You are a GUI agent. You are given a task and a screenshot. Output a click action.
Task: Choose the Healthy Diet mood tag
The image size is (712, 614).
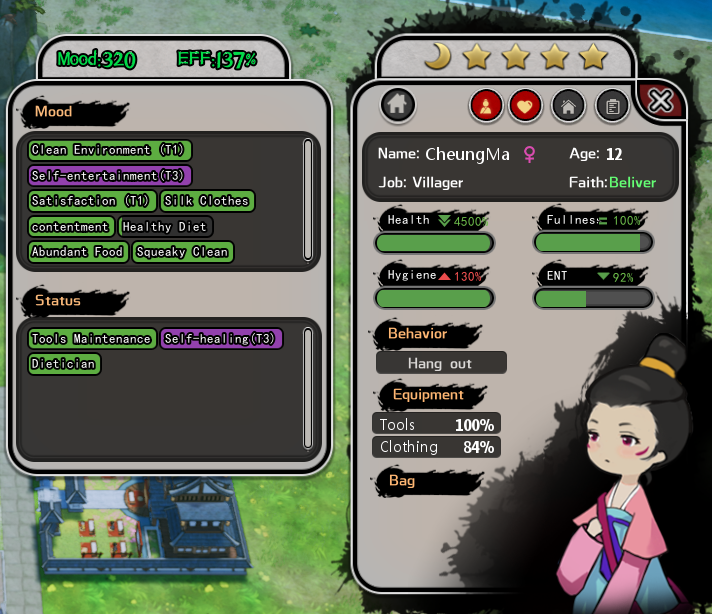pyautogui.click(x=165, y=227)
